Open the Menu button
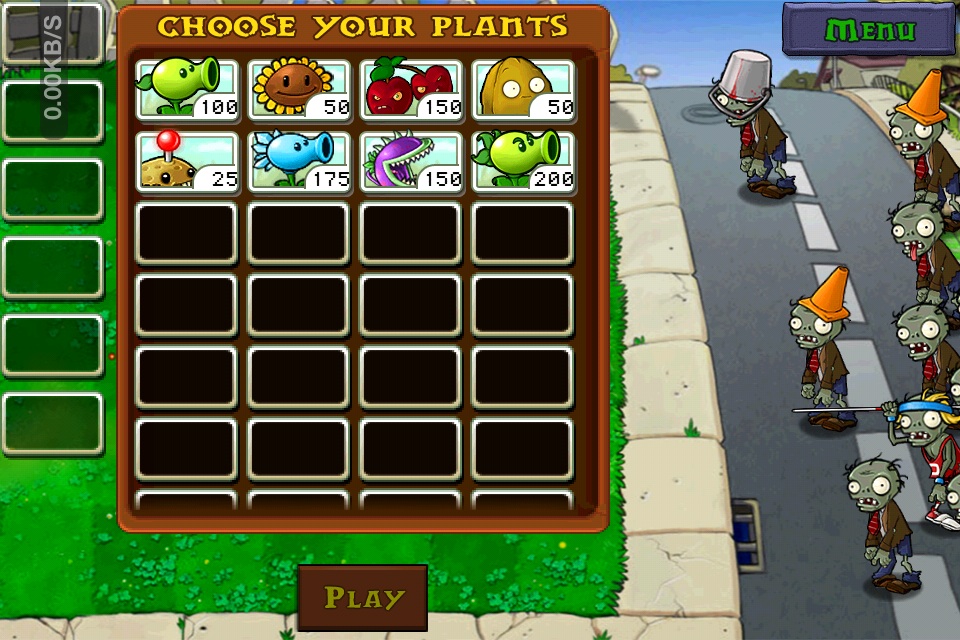 [x=869, y=29]
